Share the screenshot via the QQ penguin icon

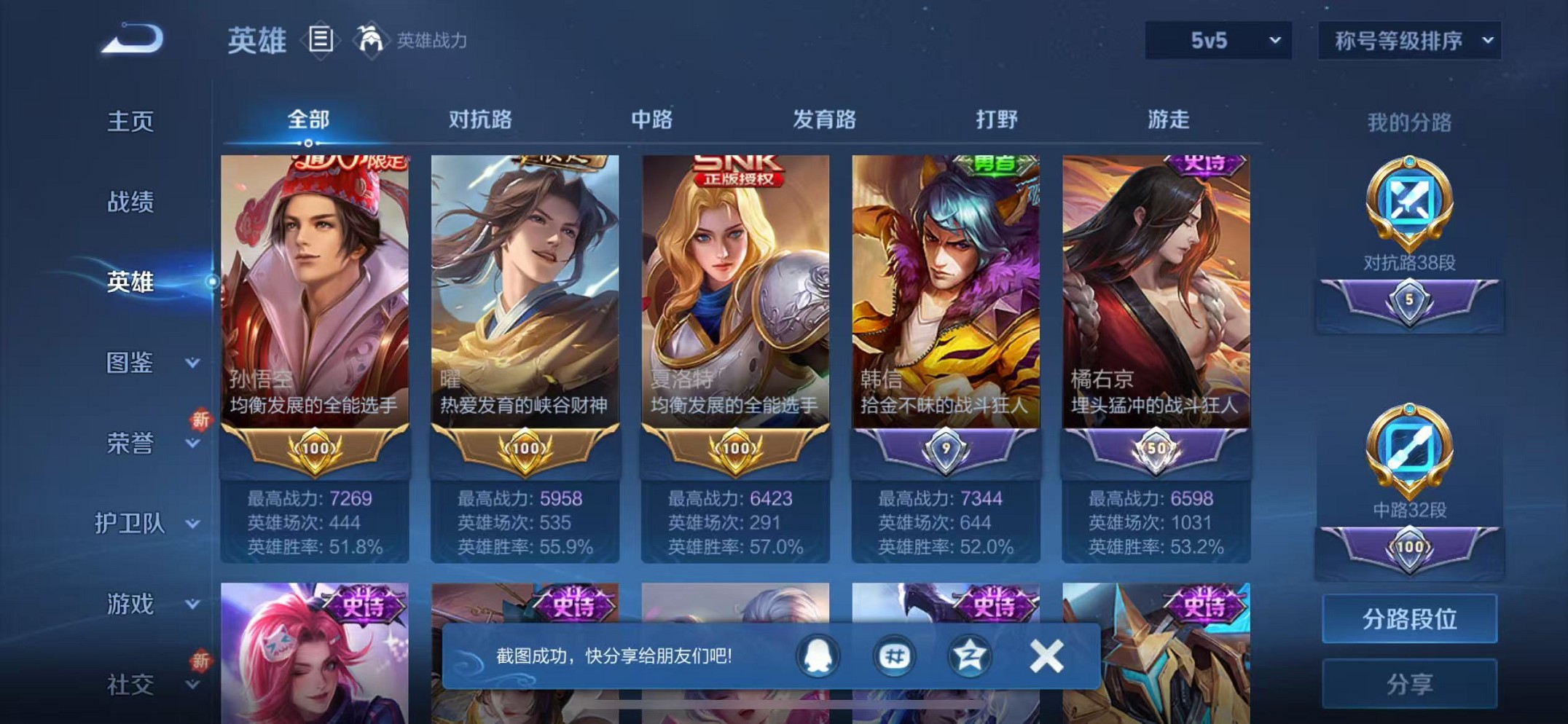[818, 655]
